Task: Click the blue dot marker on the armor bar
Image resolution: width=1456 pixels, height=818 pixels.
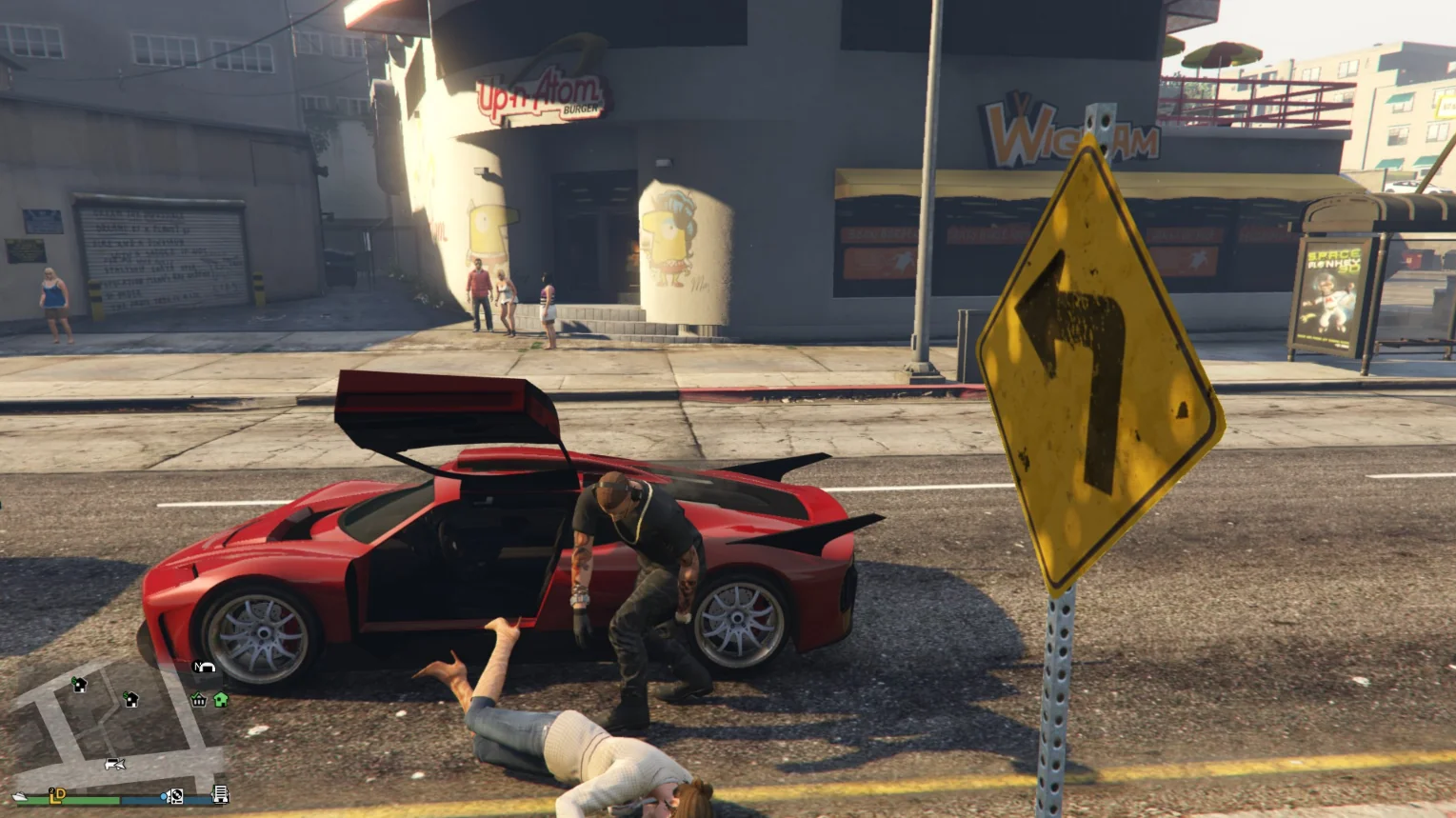Action: (x=163, y=796)
